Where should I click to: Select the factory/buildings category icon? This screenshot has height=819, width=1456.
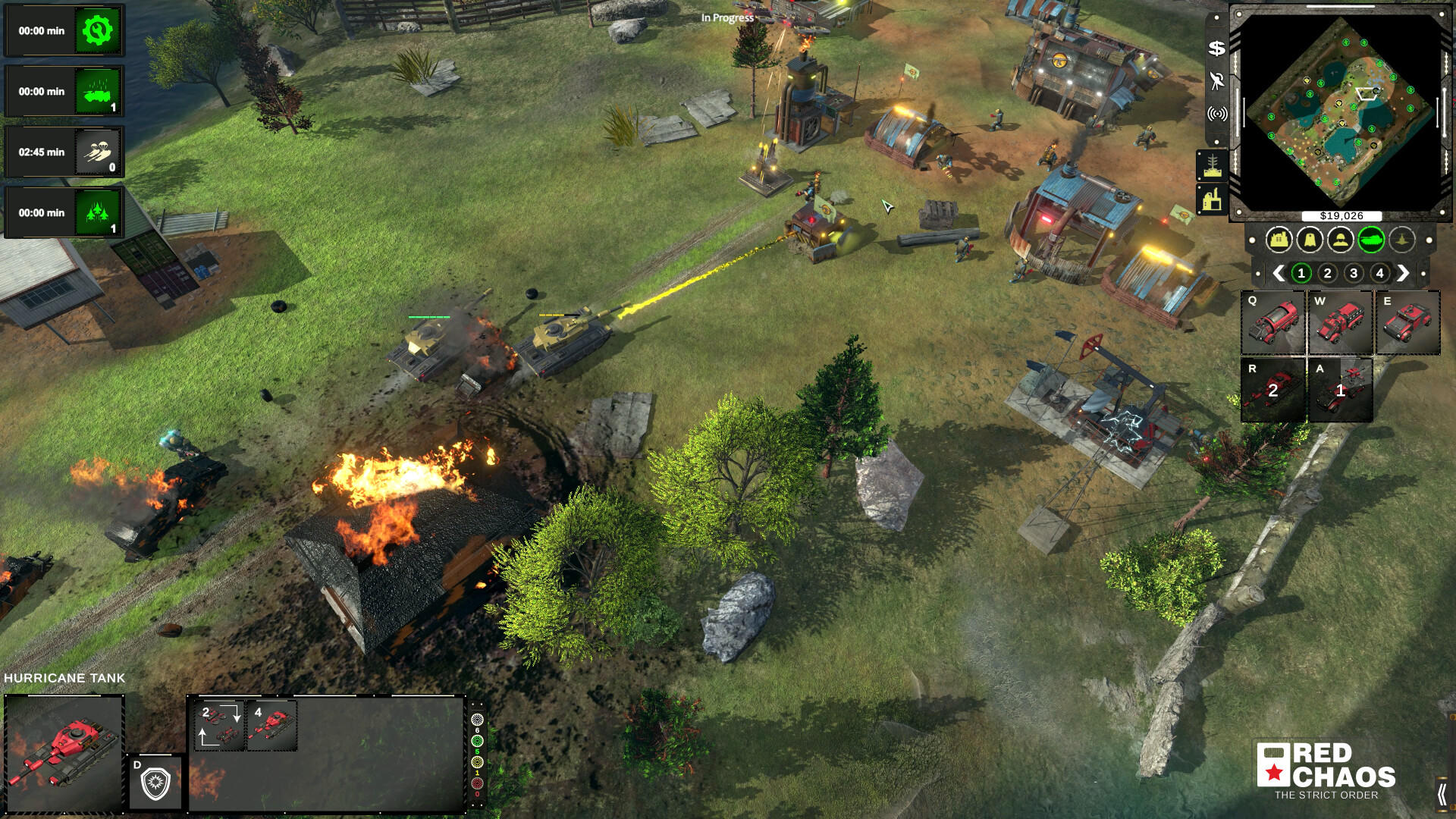click(x=1279, y=240)
